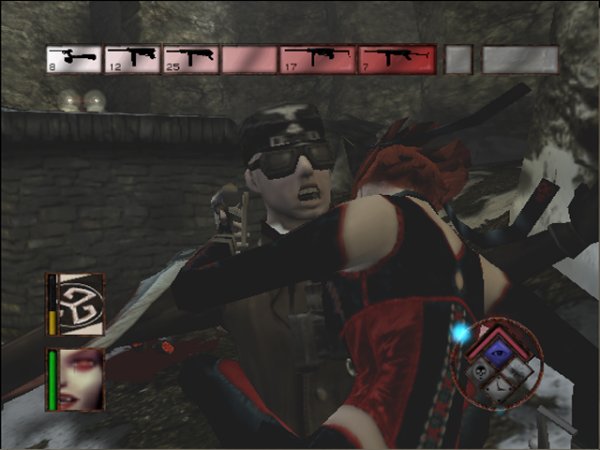This screenshot has height=450, width=600.
Task: Equip the rifle with 17 rounds
Action: (318, 59)
